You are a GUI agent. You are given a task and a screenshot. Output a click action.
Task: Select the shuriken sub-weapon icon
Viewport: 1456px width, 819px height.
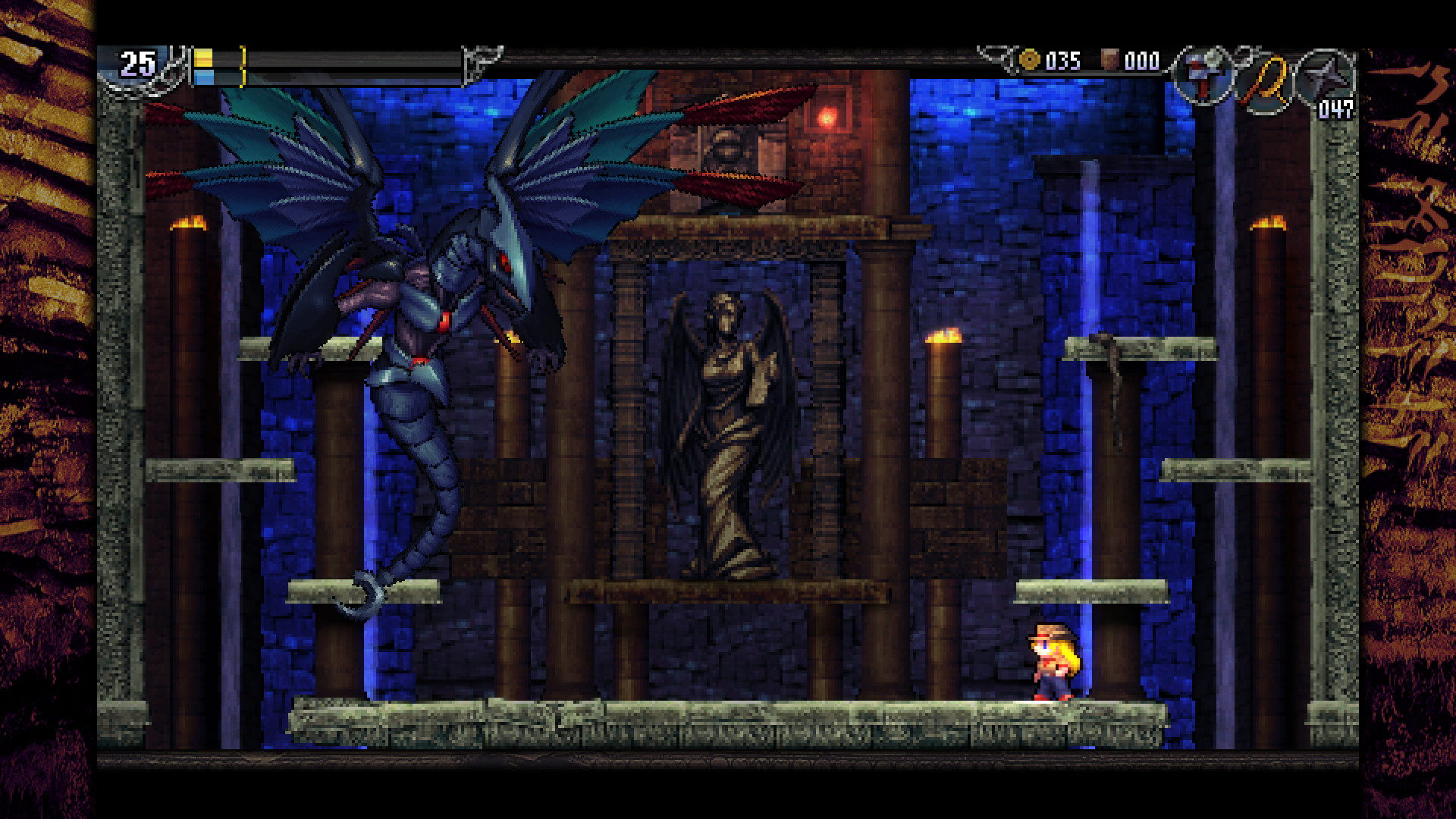point(1325,82)
